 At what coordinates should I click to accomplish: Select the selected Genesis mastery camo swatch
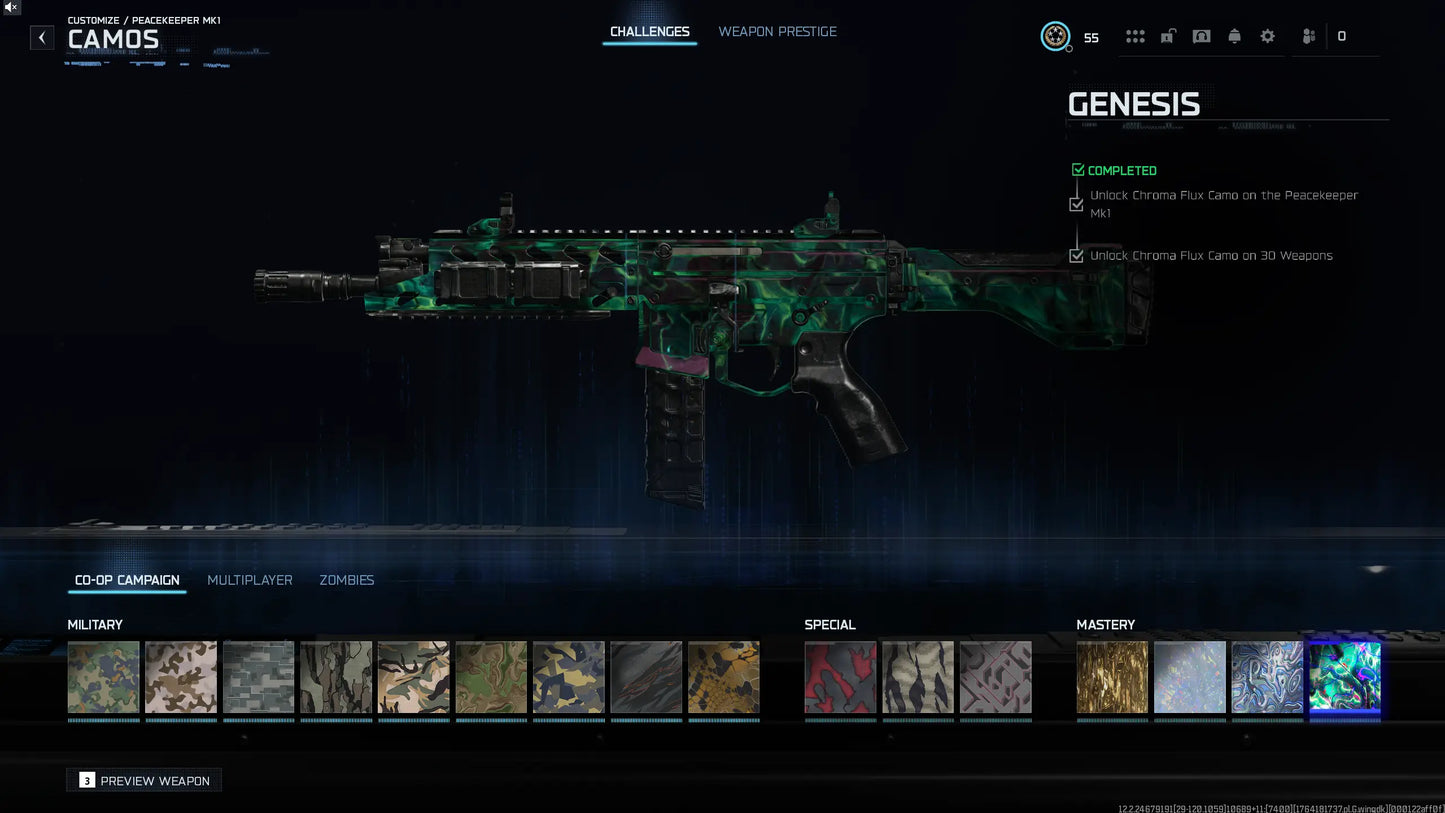click(1344, 677)
